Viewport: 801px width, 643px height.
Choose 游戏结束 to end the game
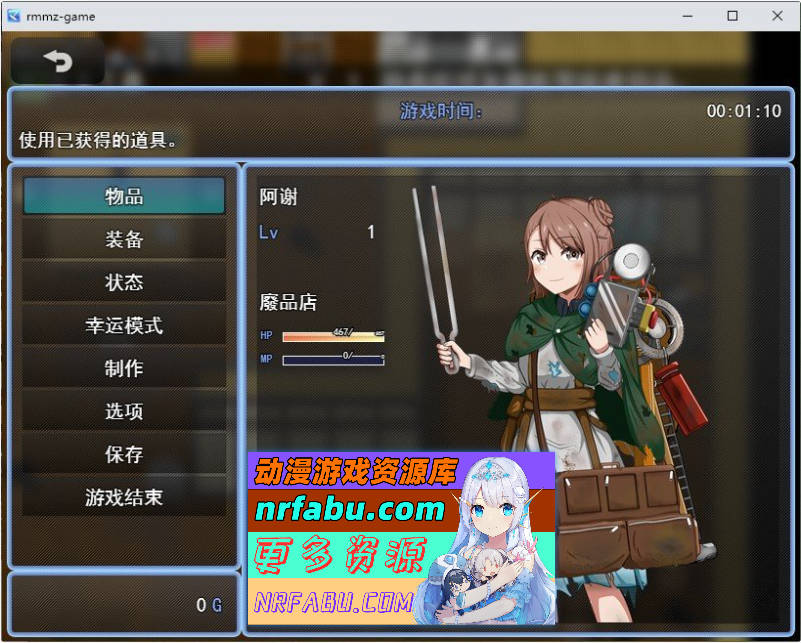pyautogui.click(x=124, y=498)
